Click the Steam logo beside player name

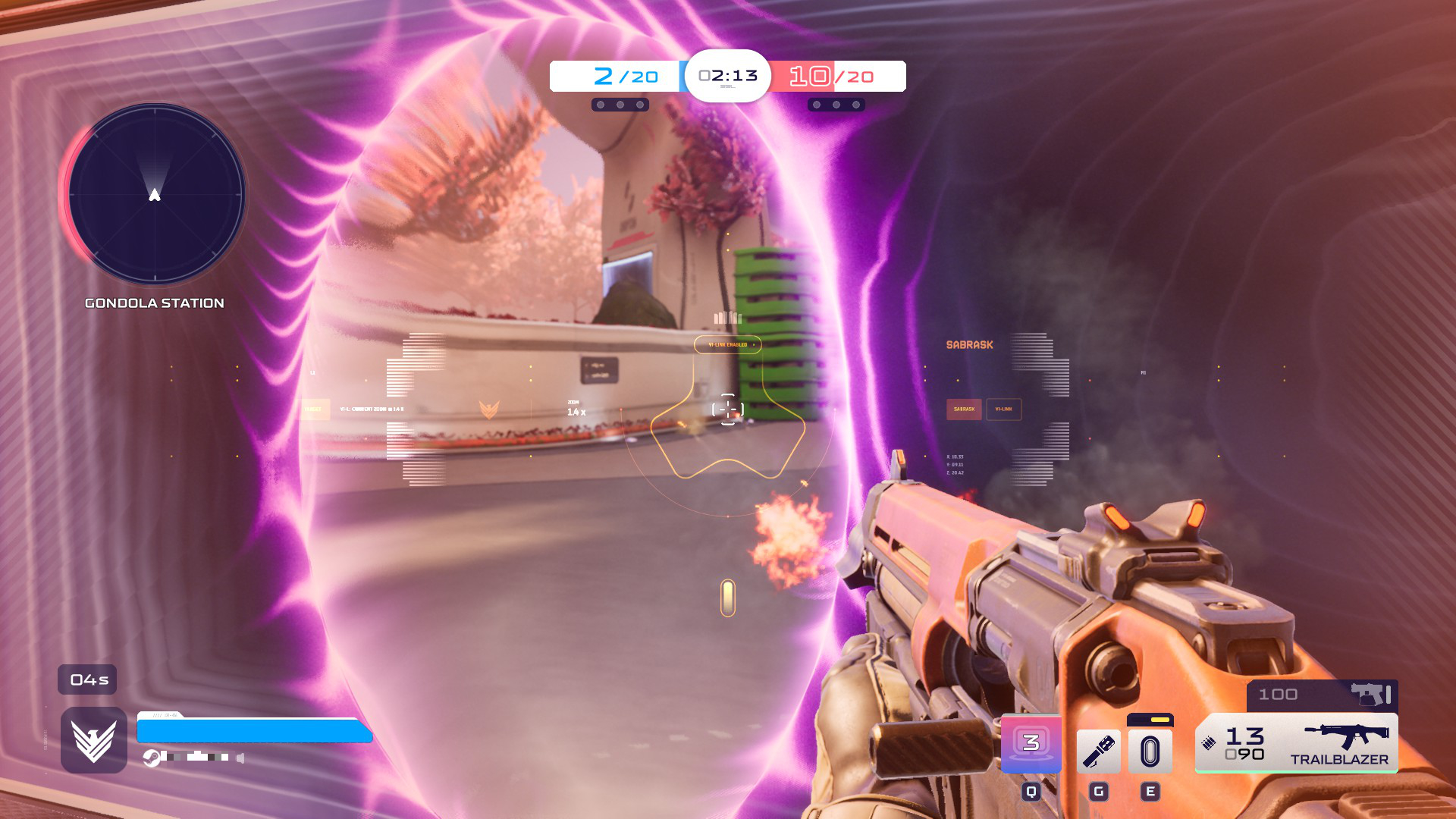[x=152, y=758]
